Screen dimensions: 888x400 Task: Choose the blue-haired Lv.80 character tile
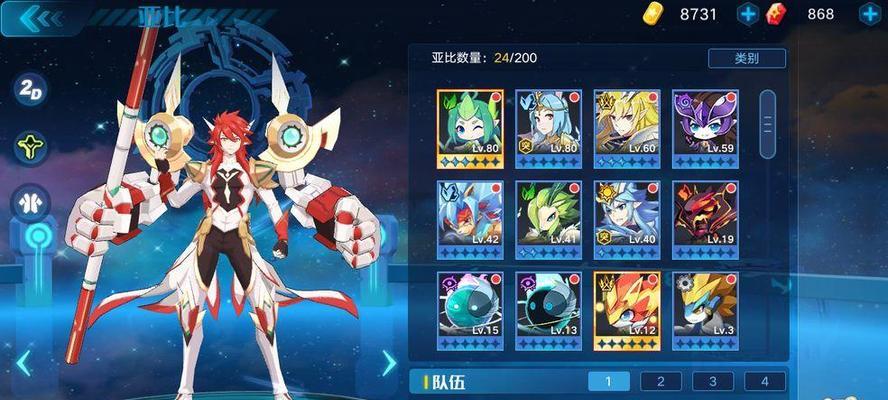[x=548, y=129]
